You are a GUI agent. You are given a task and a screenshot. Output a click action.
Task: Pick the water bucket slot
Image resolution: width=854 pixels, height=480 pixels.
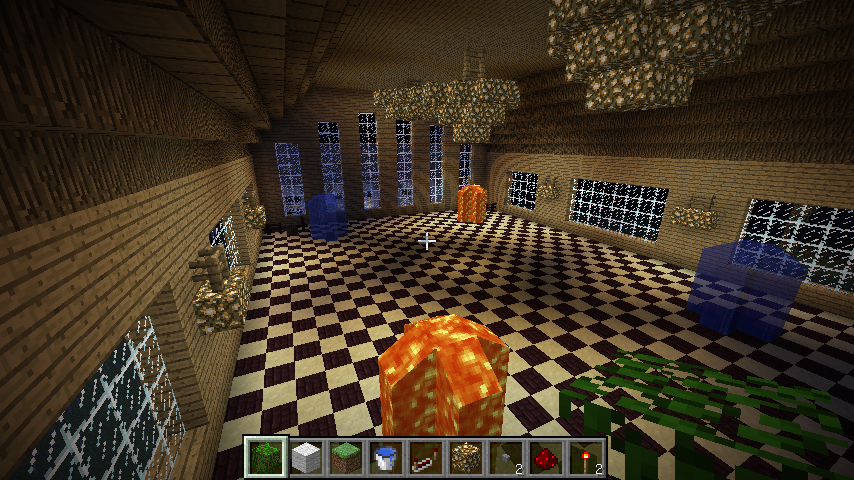click(386, 459)
